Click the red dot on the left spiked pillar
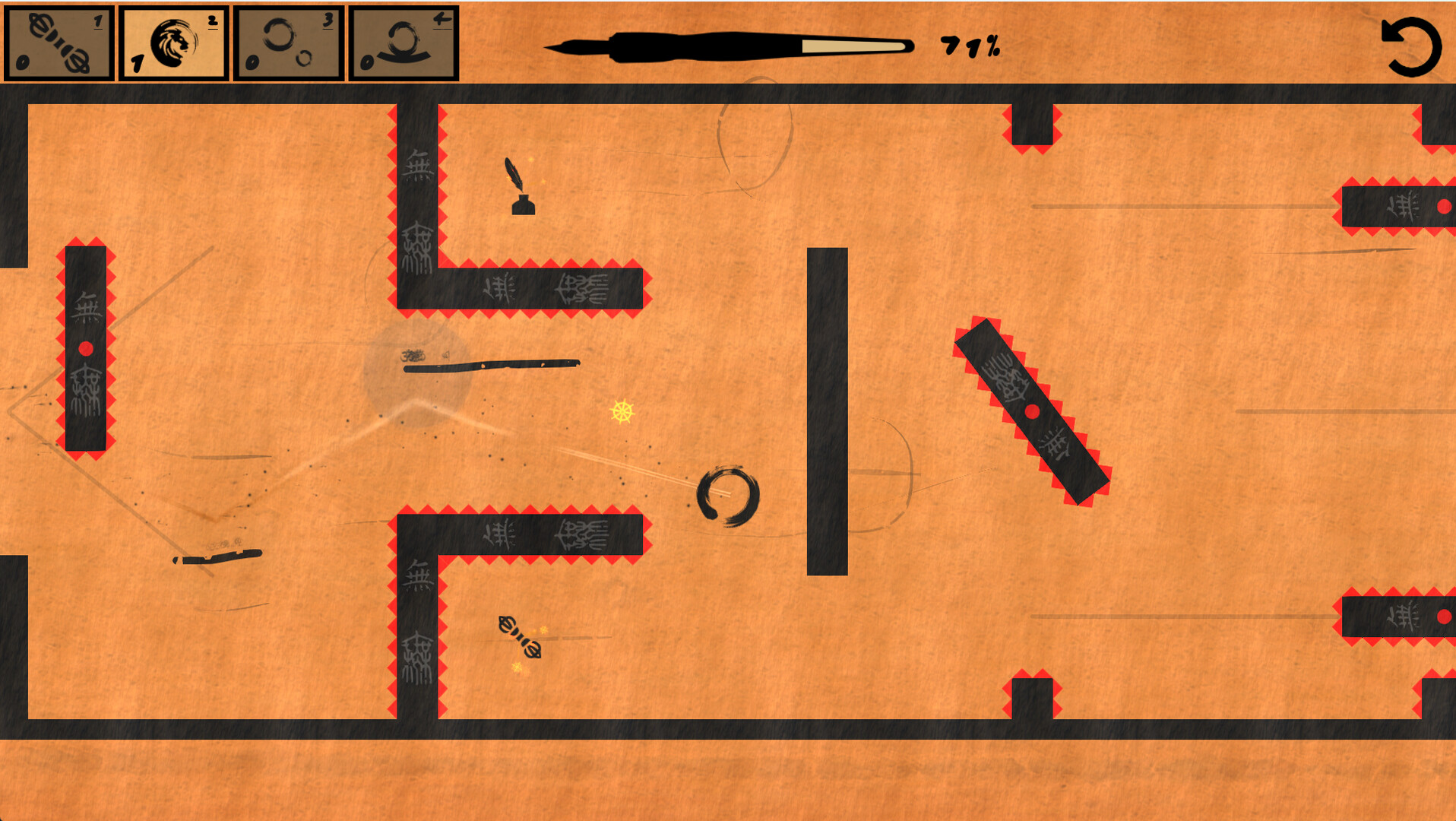The width and height of the screenshot is (1456, 821). [x=86, y=350]
